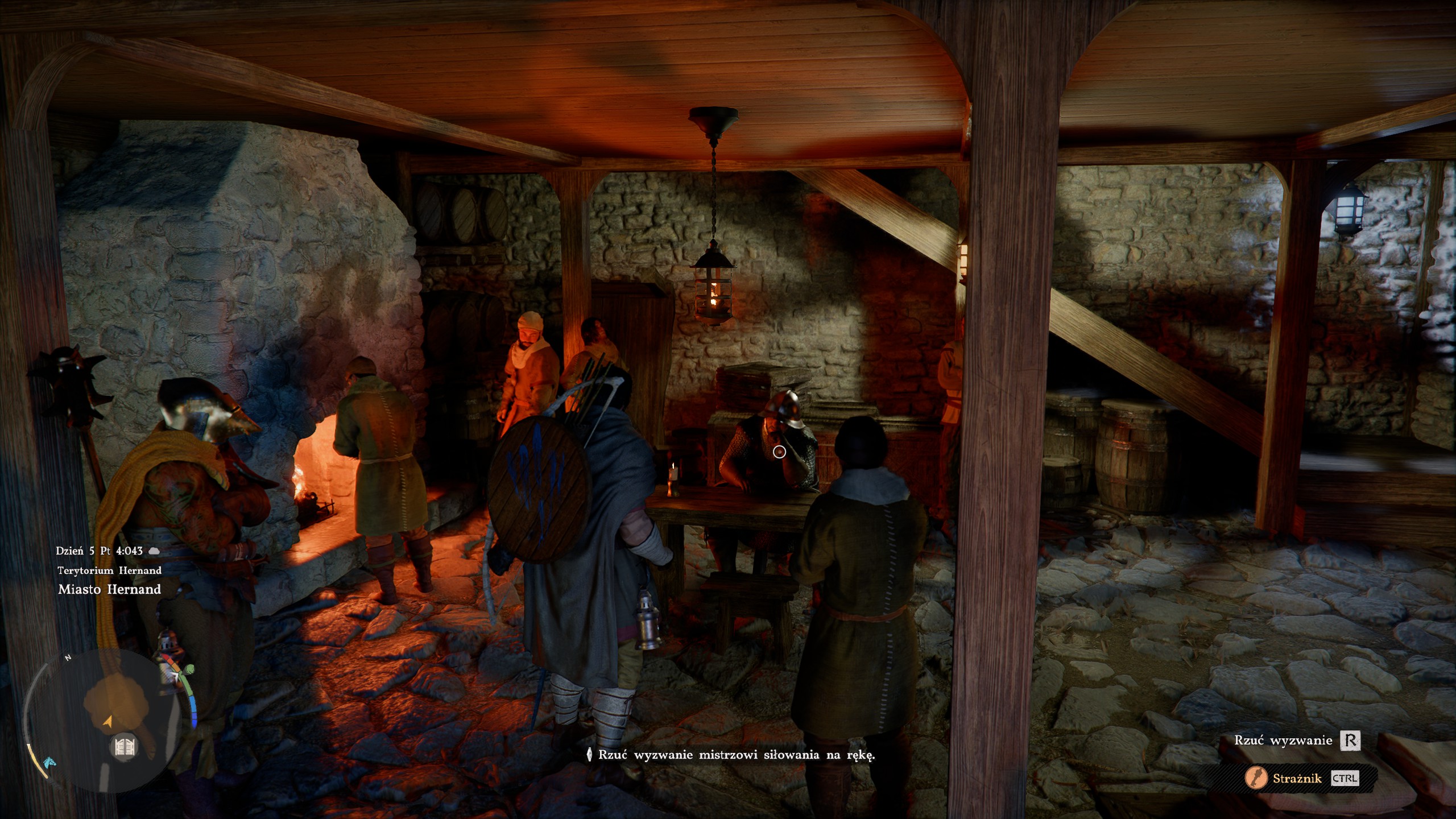Screen dimensions: 1456x819
Task: Select the orange Strażnik target icon
Action: pos(1256,778)
